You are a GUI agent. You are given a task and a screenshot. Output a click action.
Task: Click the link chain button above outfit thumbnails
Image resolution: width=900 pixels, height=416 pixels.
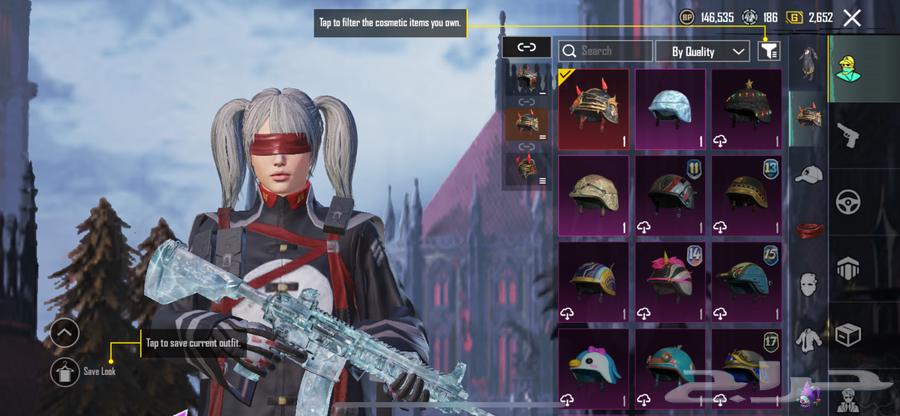coord(526,47)
